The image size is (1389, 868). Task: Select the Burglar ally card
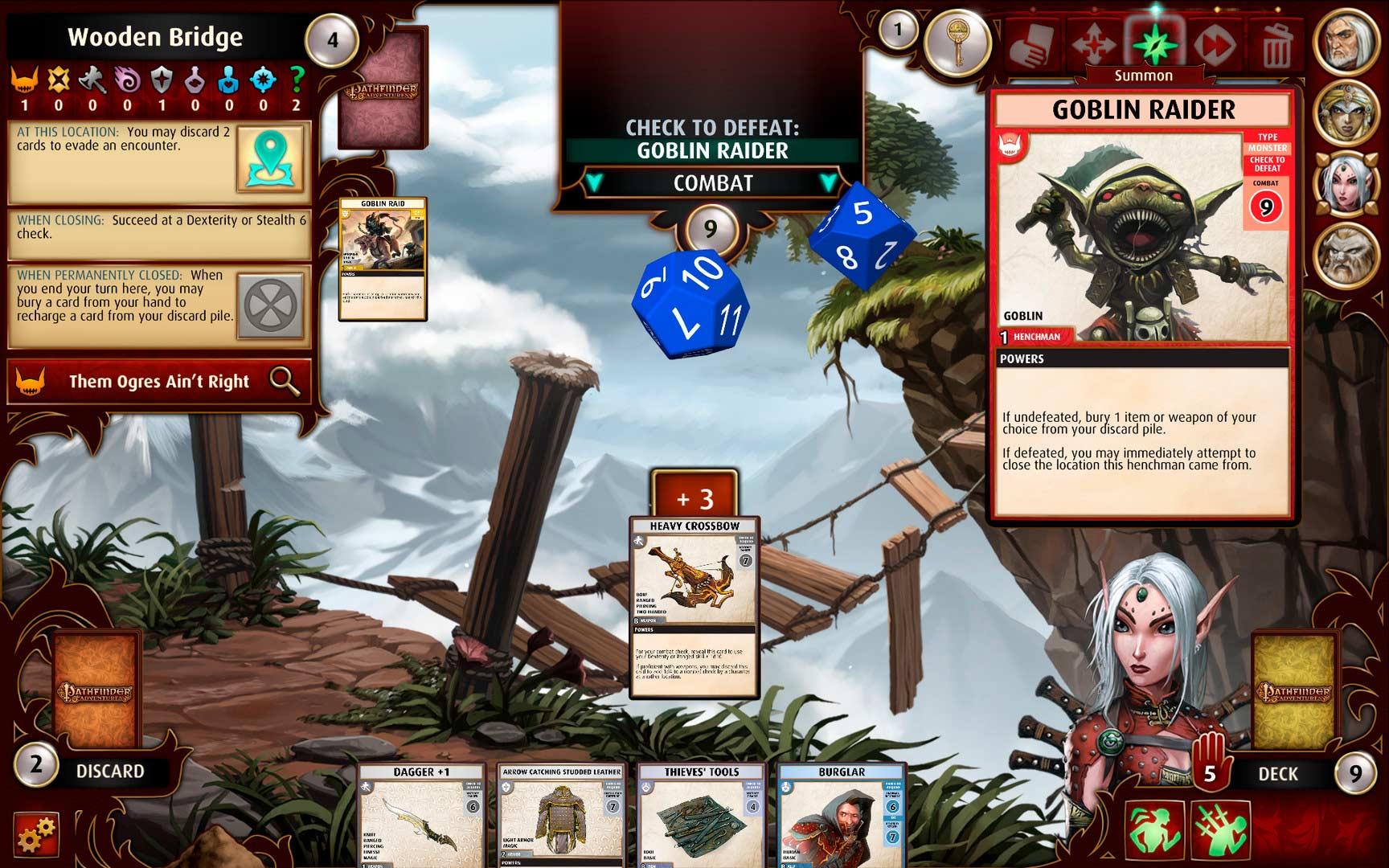[x=842, y=816]
